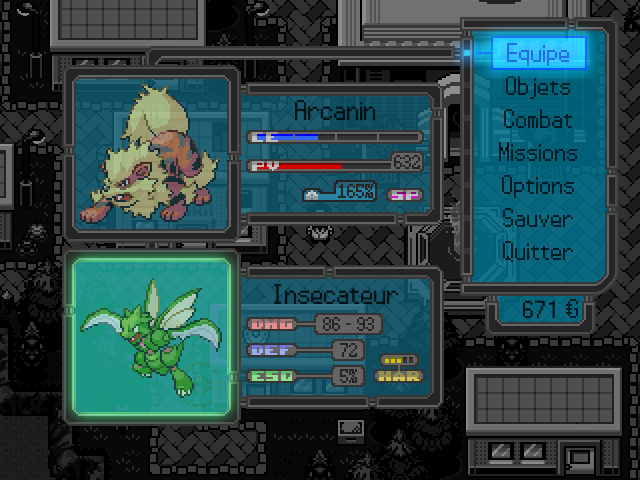Open the Objets menu

click(x=538, y=87)
